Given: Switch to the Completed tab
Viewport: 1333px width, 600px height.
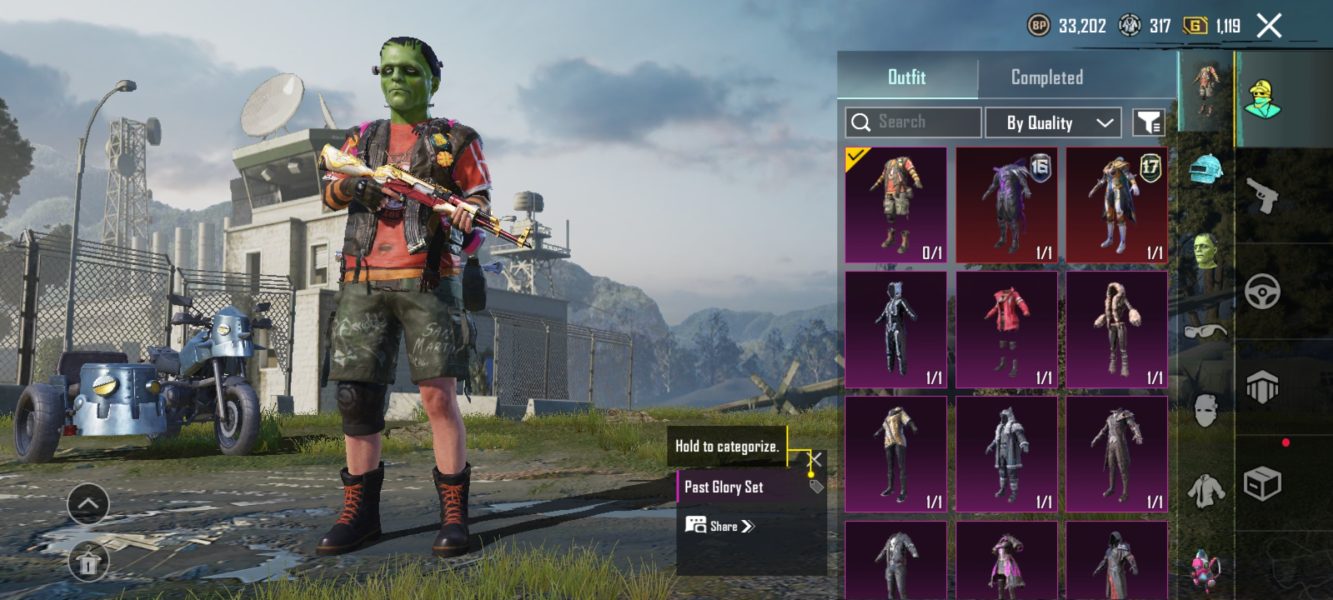Looking at the screenshot, I should tap(1046, 77).
